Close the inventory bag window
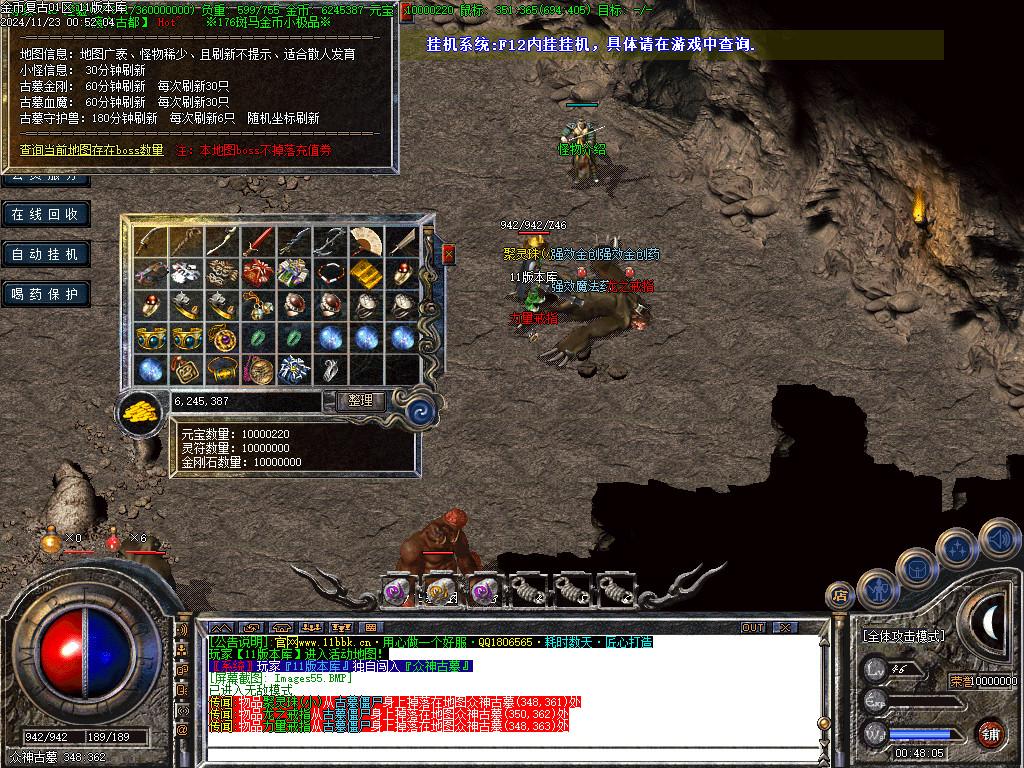Screen dimensions: 1024x768 (x=448, y=254)
